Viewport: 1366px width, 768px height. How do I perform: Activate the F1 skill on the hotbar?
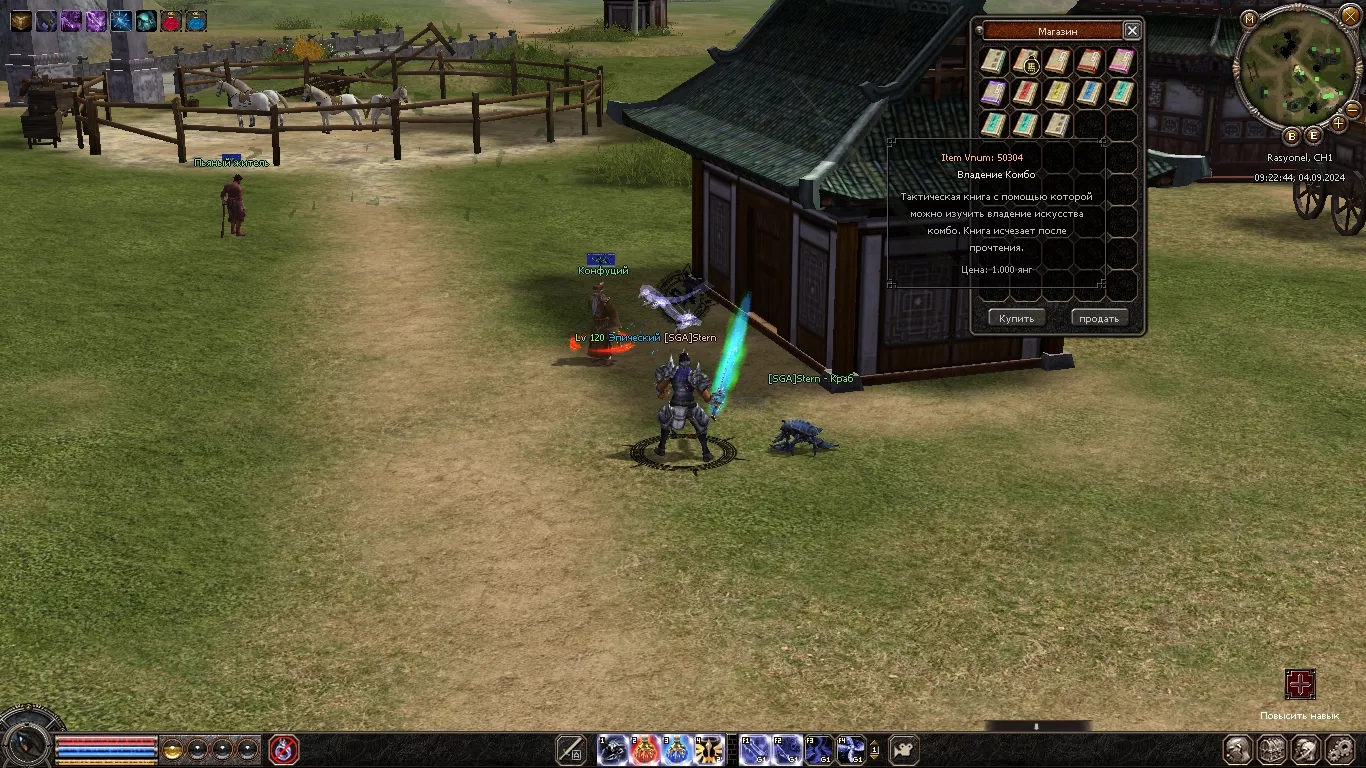tap(755, 749)
